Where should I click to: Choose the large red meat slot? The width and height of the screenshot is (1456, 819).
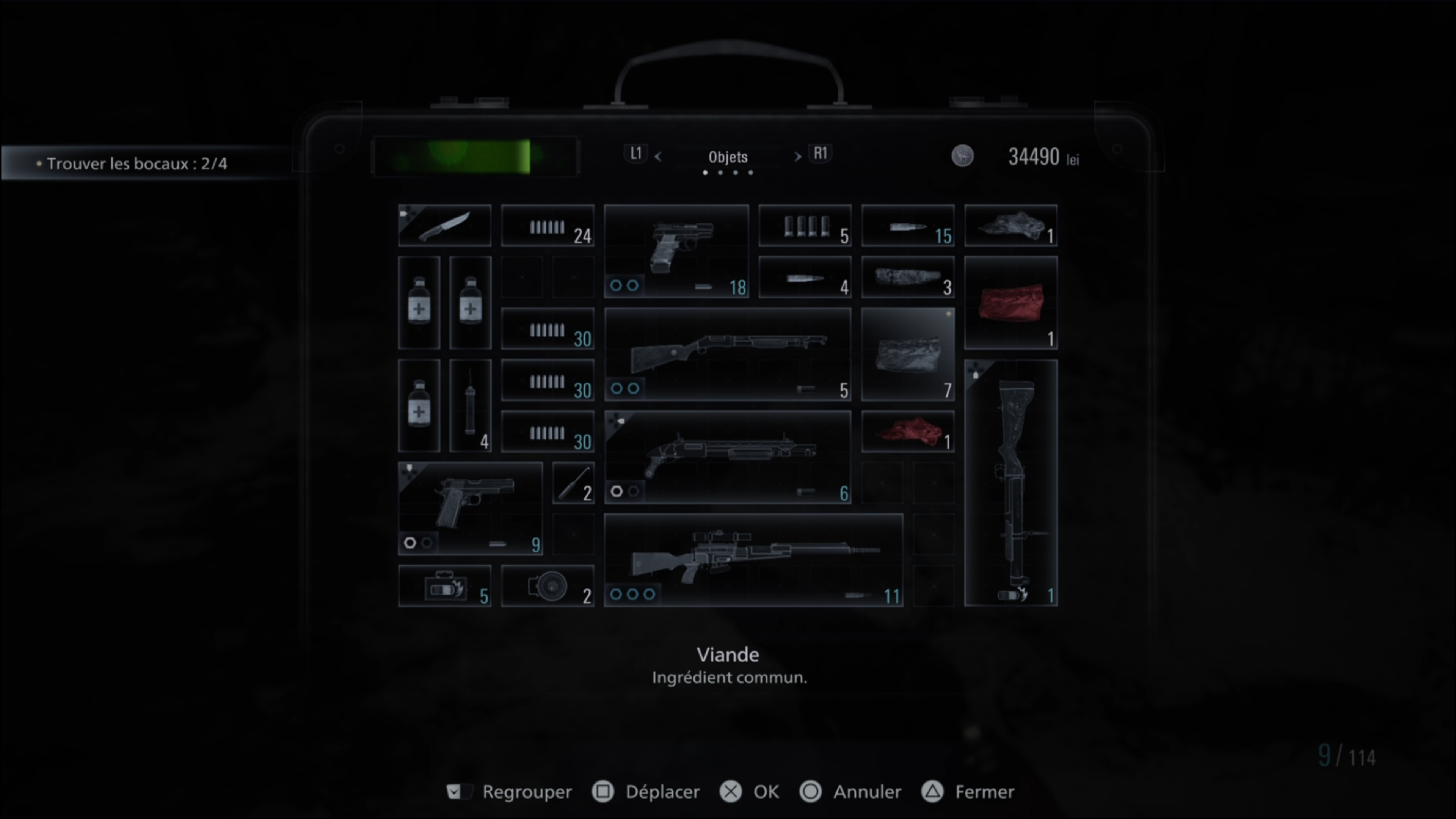(x=1010, y=303)
